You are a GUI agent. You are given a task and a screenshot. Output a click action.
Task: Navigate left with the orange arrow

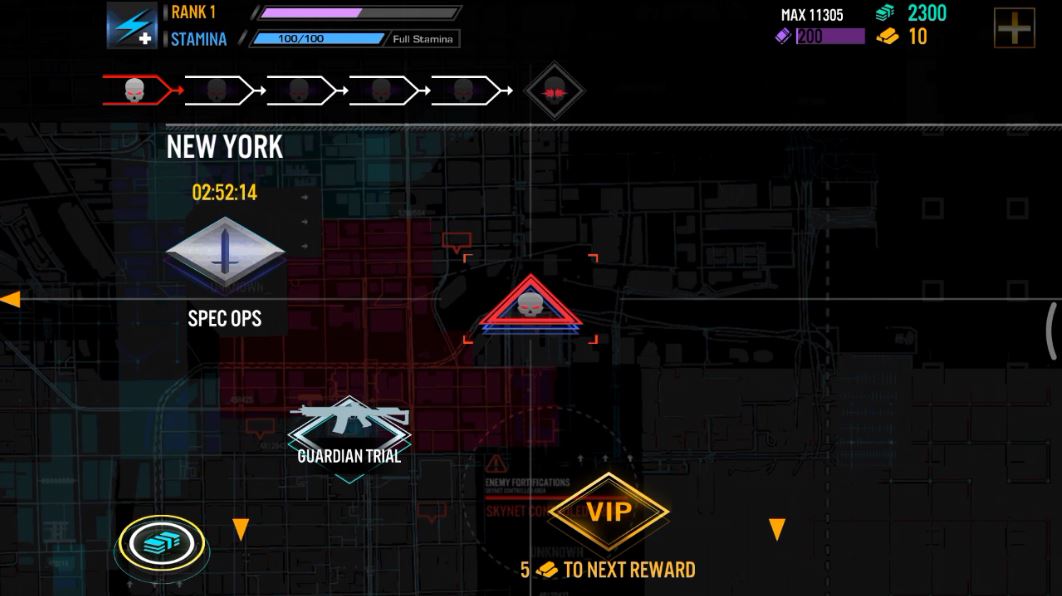tap(10, 299)
